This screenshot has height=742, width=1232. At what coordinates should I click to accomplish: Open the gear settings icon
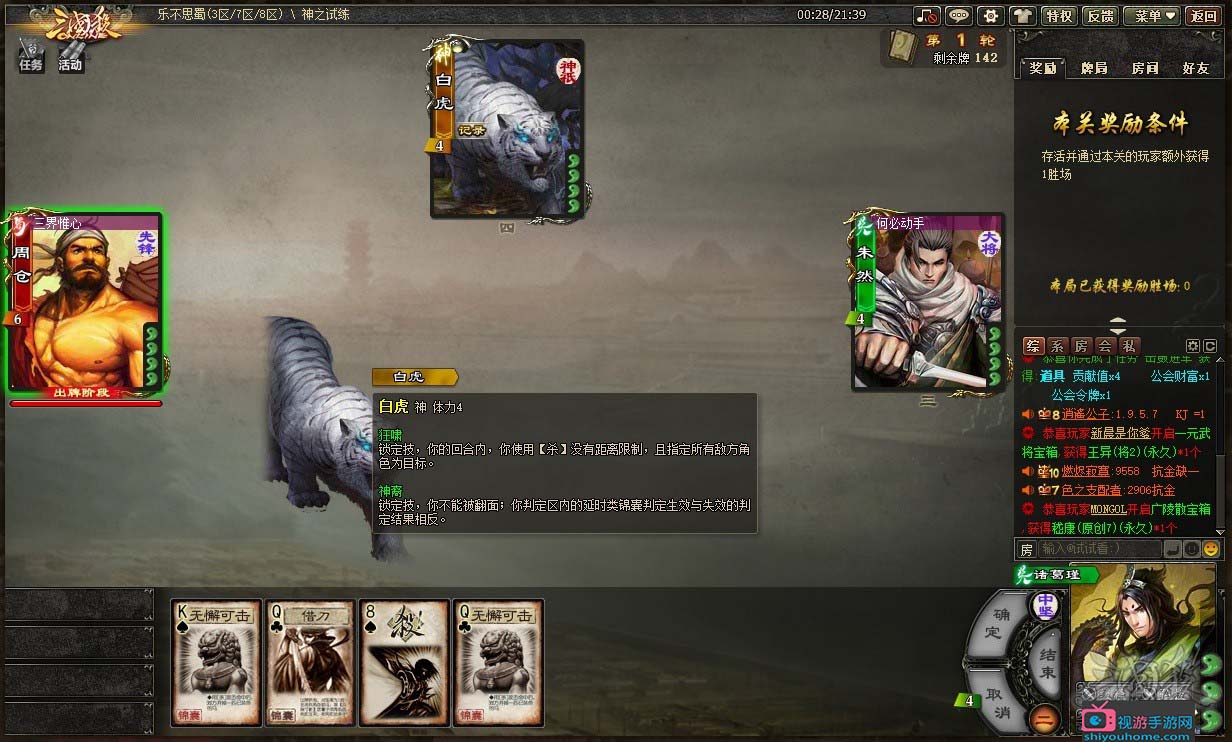click(x=990, y=15)
